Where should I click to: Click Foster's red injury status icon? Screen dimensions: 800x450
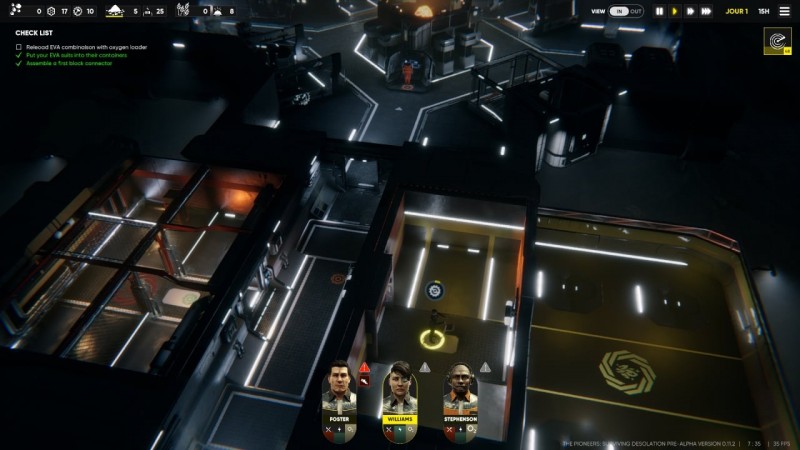pos(366,380)
